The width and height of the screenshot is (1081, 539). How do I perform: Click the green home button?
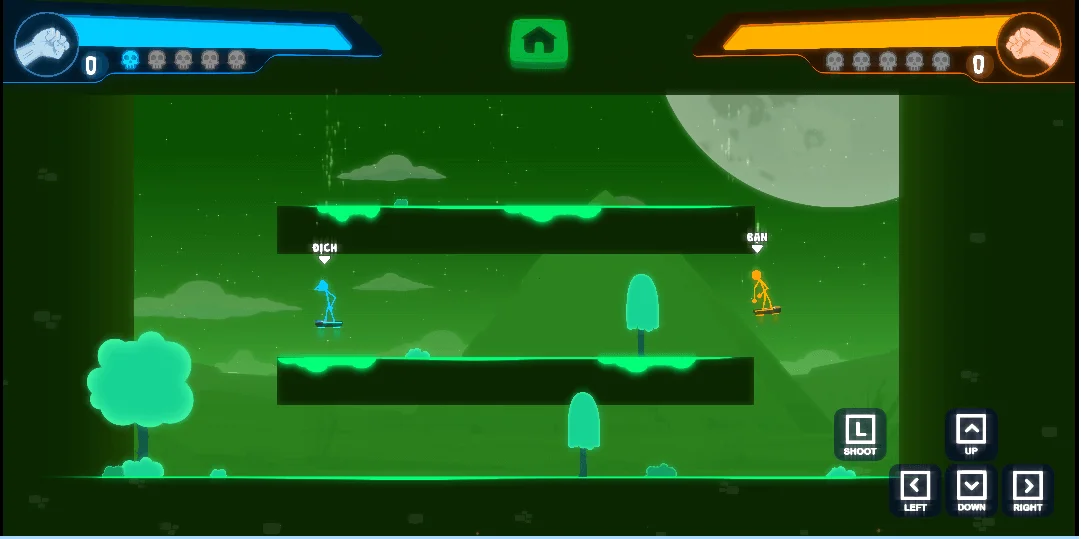coord(539,42)
